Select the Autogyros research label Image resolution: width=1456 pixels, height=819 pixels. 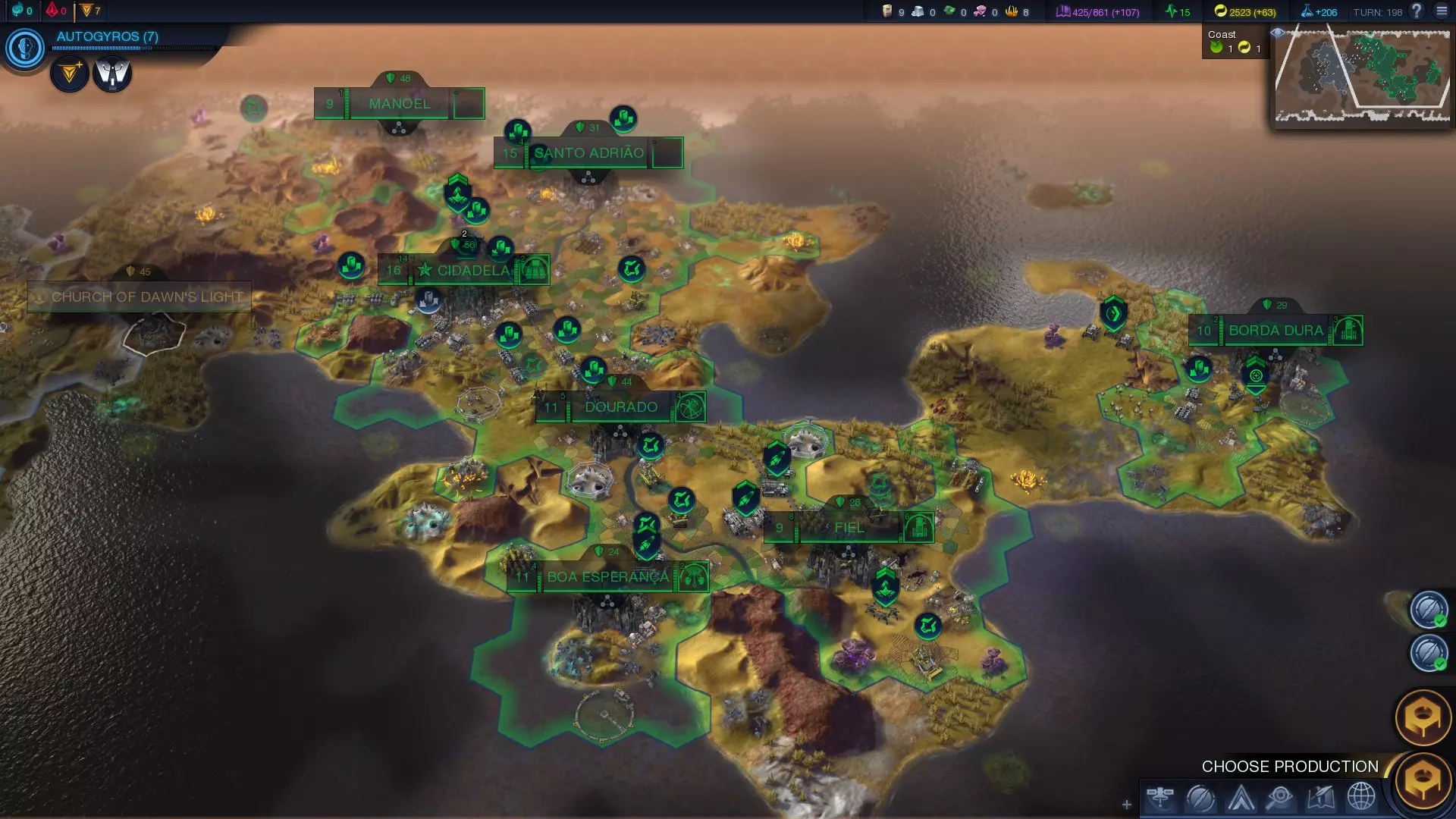pos(107,36)
